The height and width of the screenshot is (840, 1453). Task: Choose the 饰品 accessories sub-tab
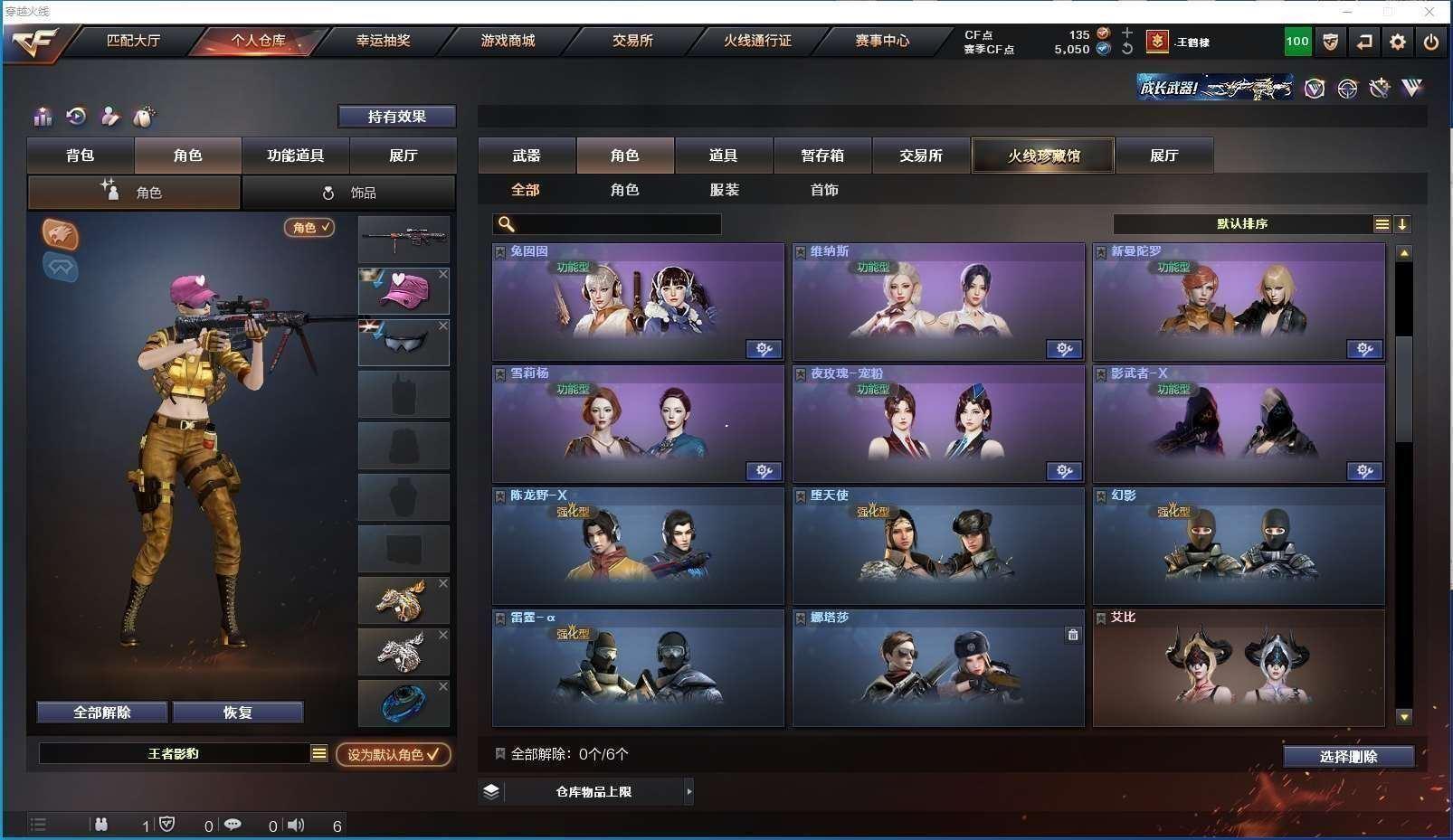coord(349,193)
